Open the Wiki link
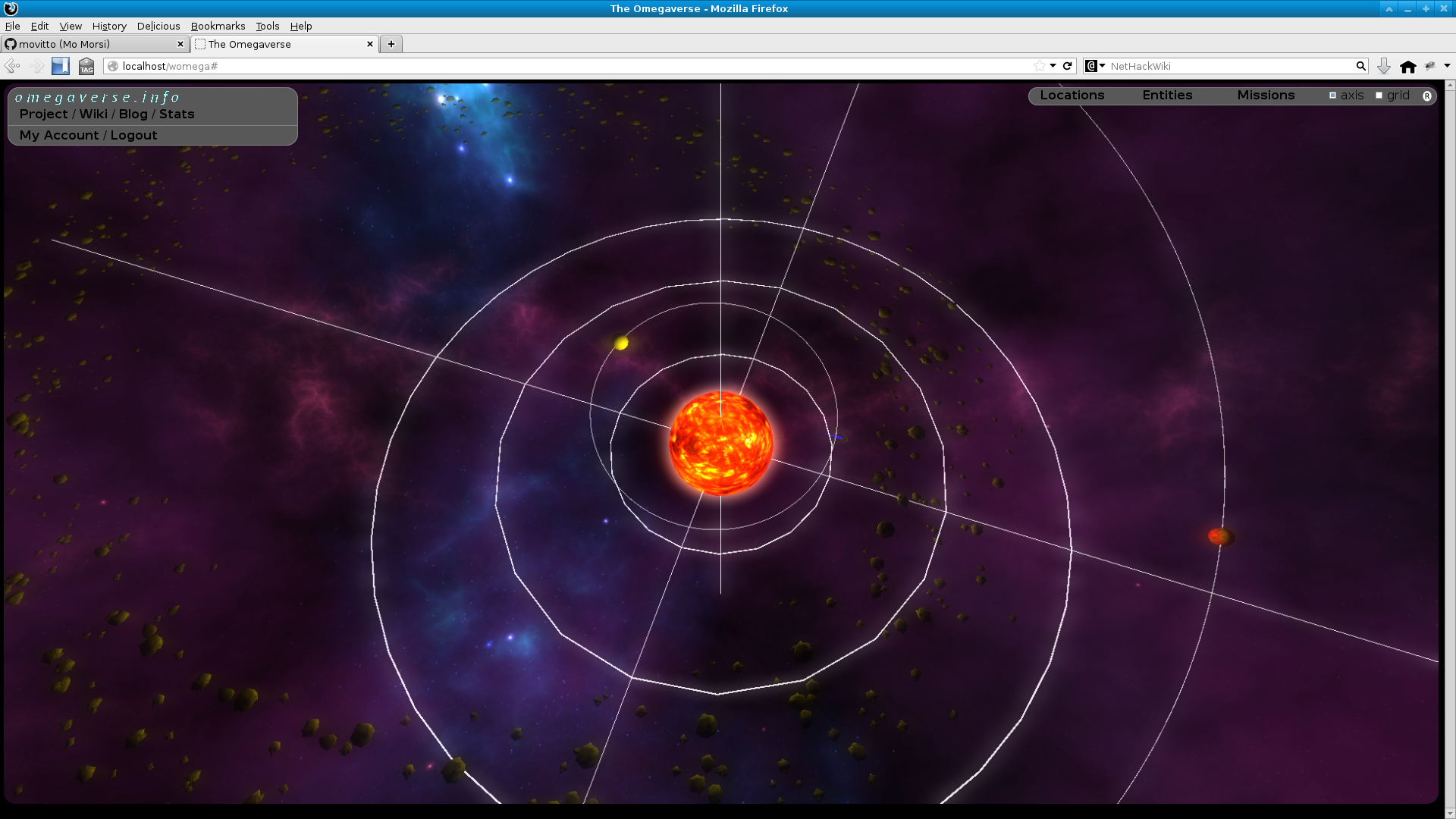1456x819 pixels. [x=93, y=114]
